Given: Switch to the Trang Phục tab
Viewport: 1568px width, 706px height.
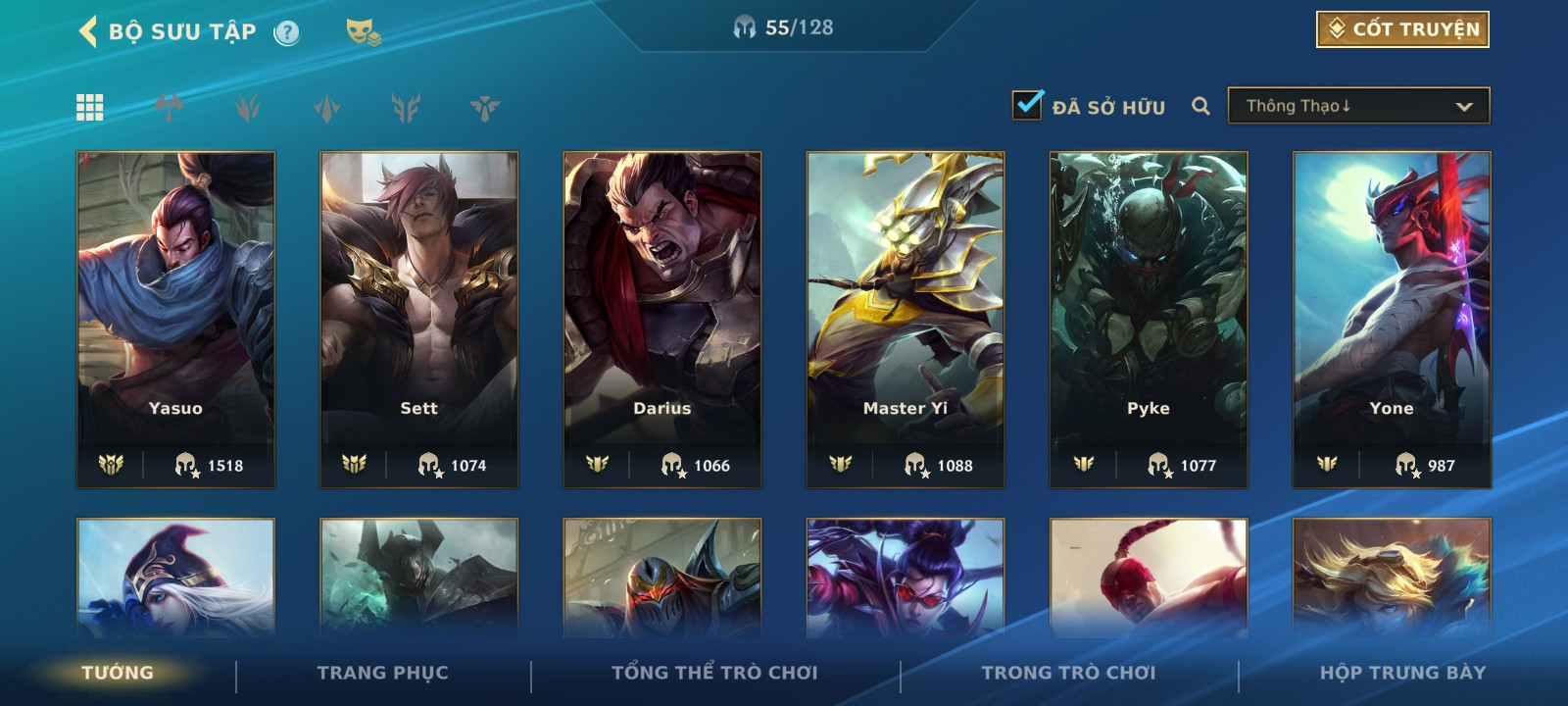Looking at the screenshot, I should pyautogui.click(x=382, y=673).
